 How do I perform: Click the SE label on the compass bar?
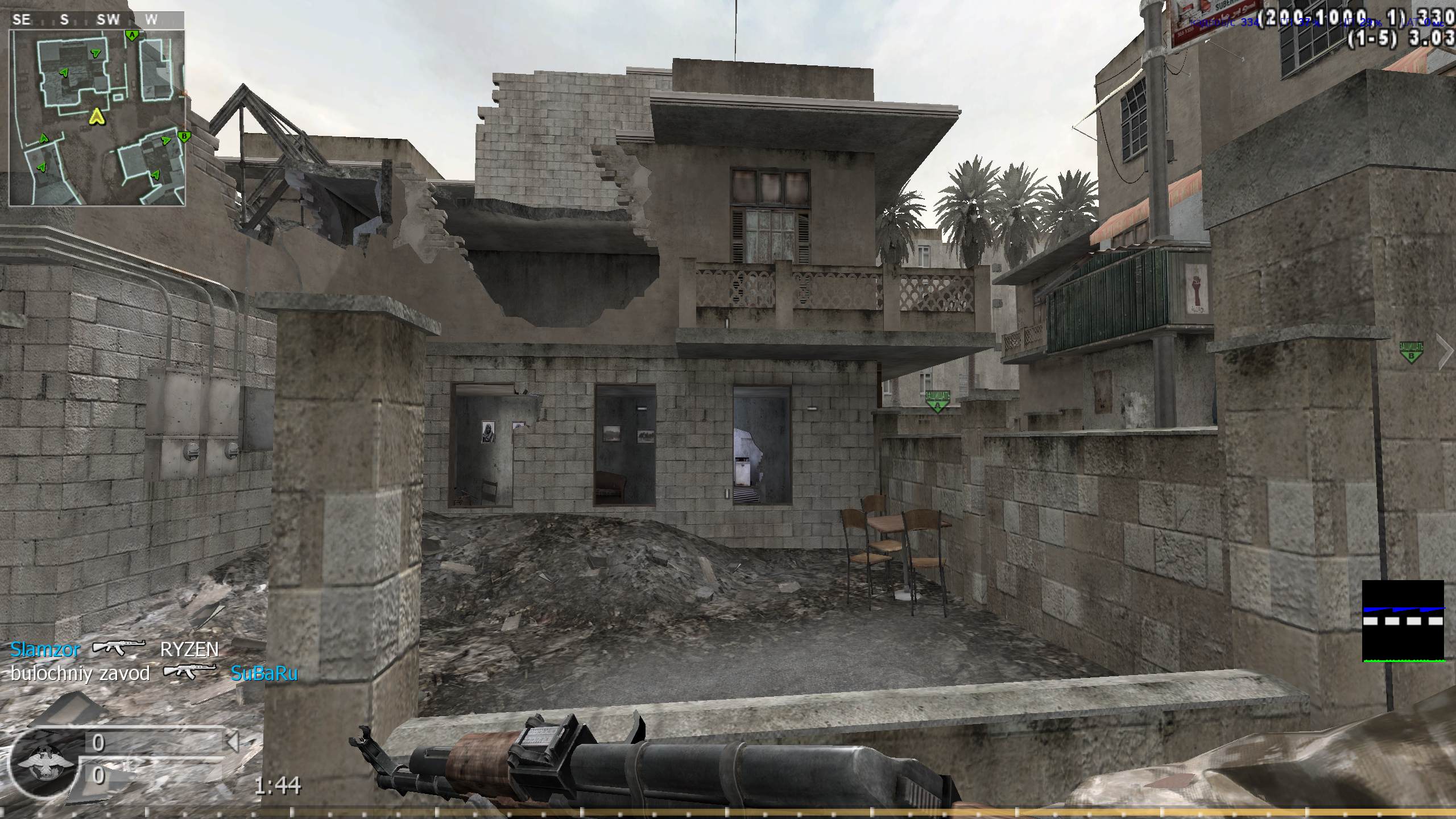[23, 19]
